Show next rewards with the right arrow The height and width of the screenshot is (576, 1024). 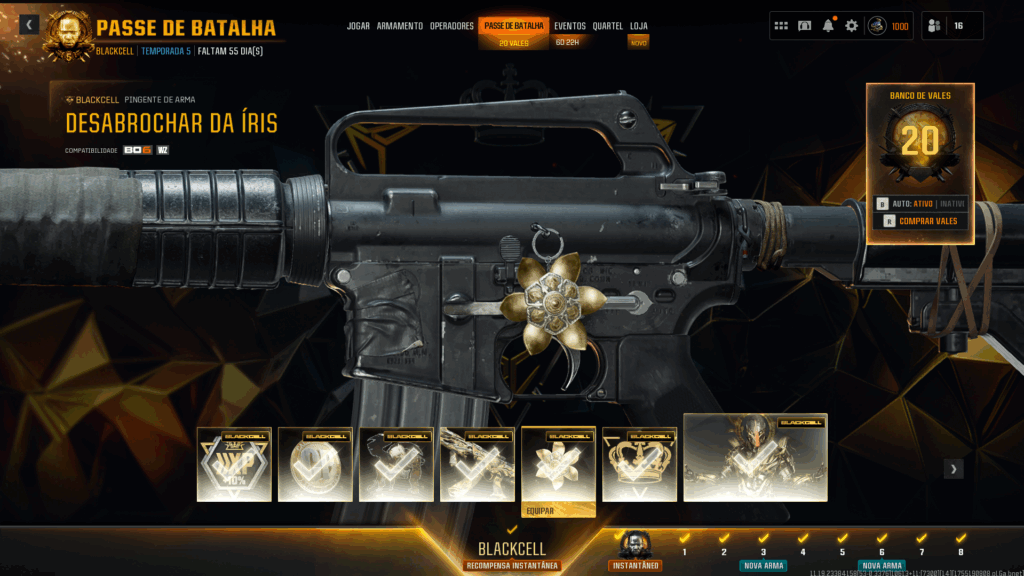point(954,469)
